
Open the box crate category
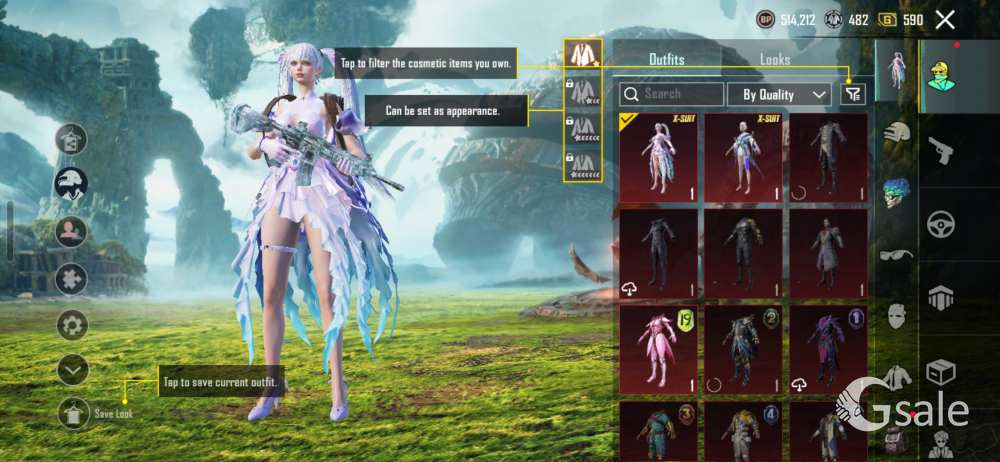click(940, 372)
